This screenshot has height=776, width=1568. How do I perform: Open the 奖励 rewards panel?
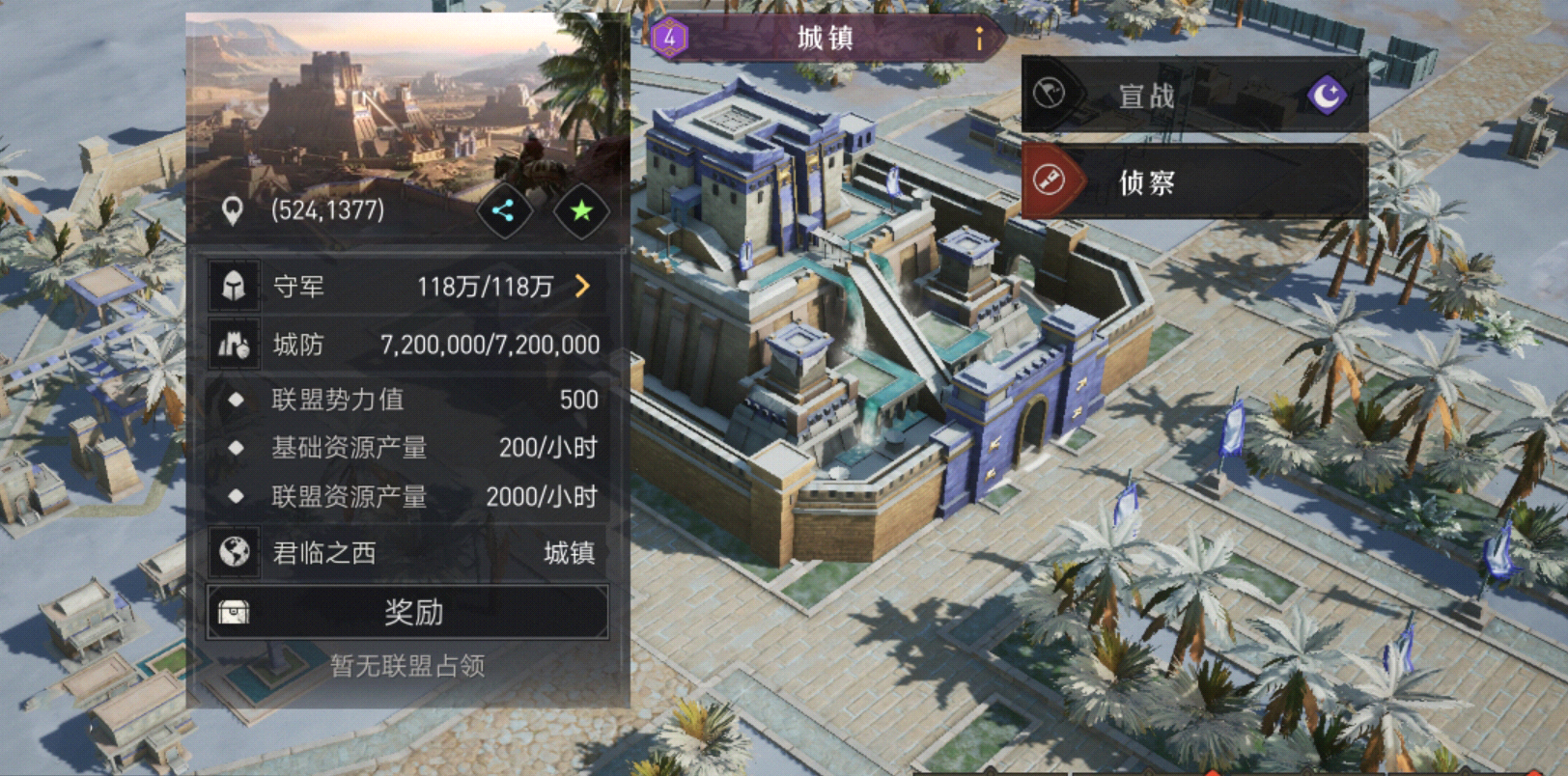point(415,614)
